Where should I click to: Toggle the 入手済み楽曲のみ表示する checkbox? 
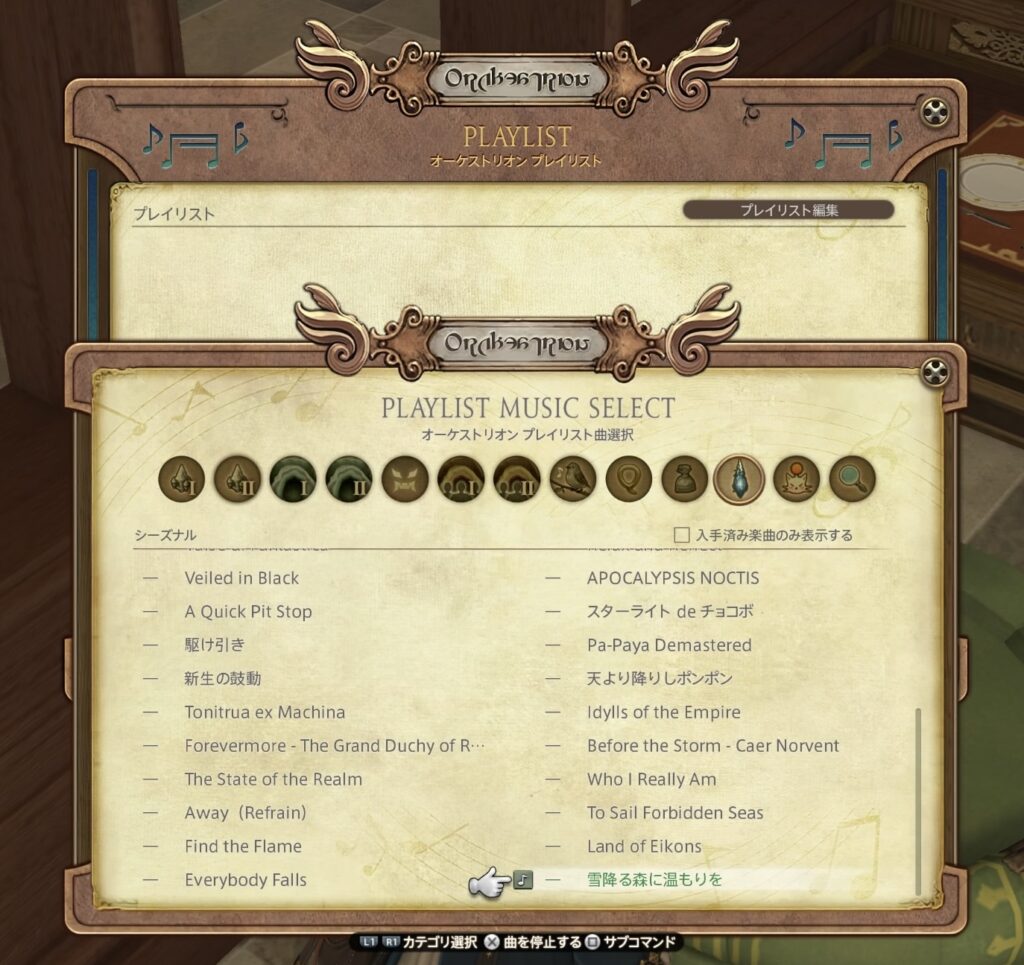683,535
